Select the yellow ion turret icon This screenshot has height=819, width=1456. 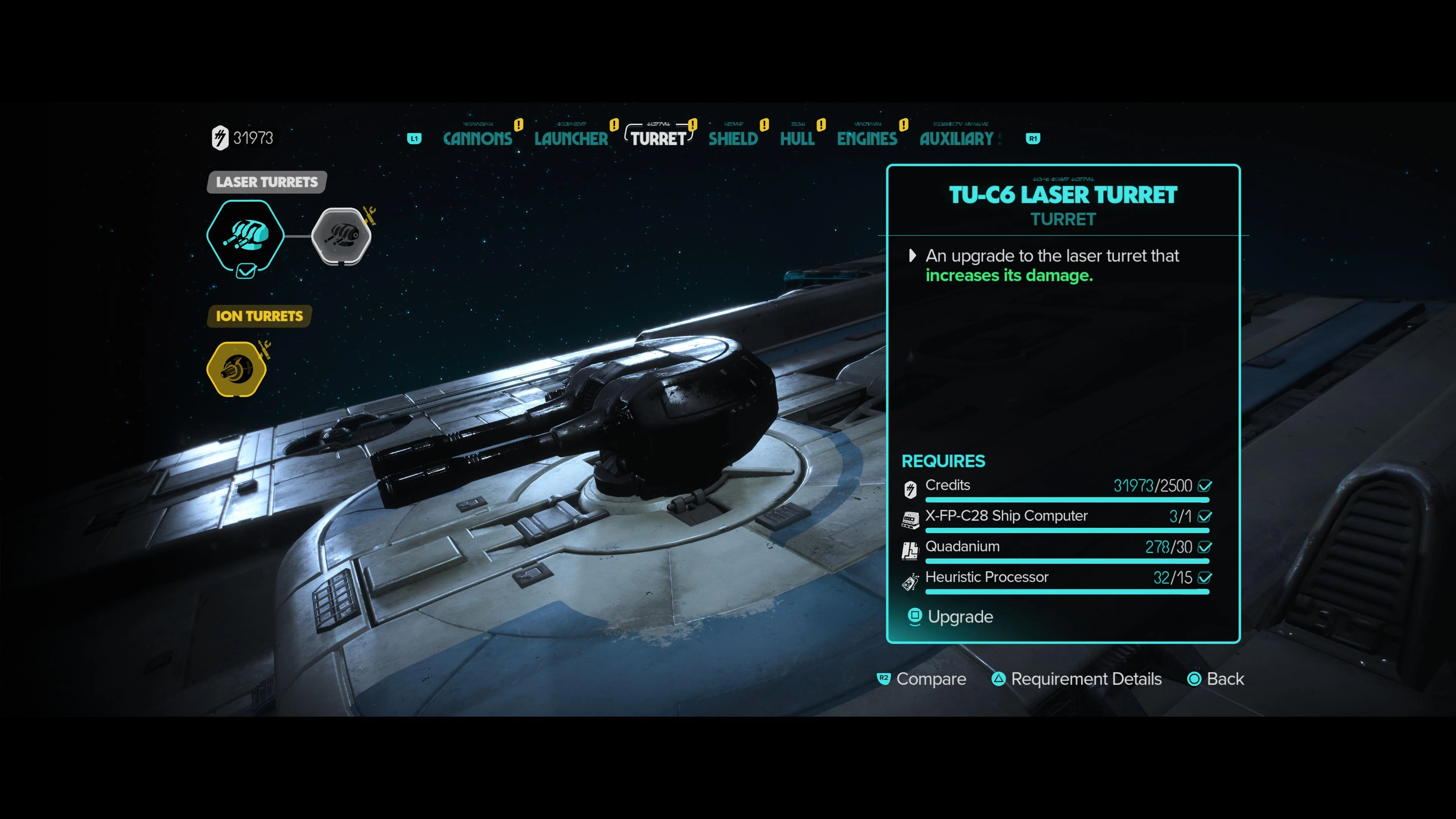(237, 369)
